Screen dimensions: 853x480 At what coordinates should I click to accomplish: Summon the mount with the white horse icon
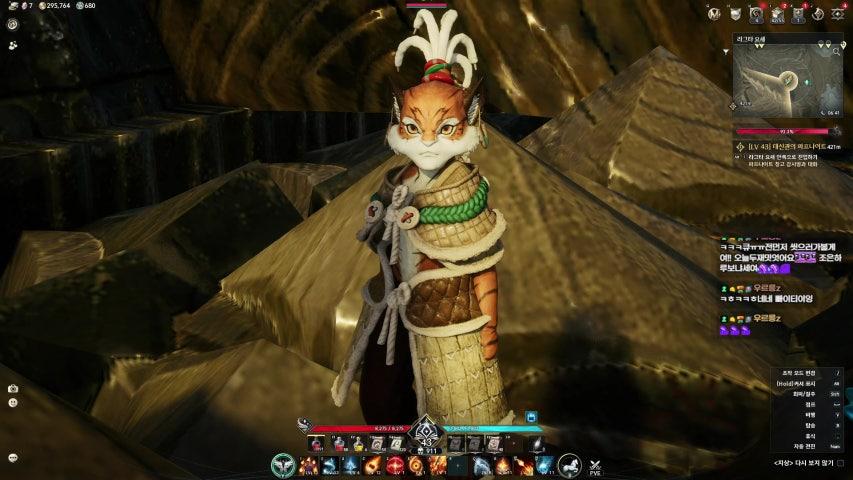[569, 465]
